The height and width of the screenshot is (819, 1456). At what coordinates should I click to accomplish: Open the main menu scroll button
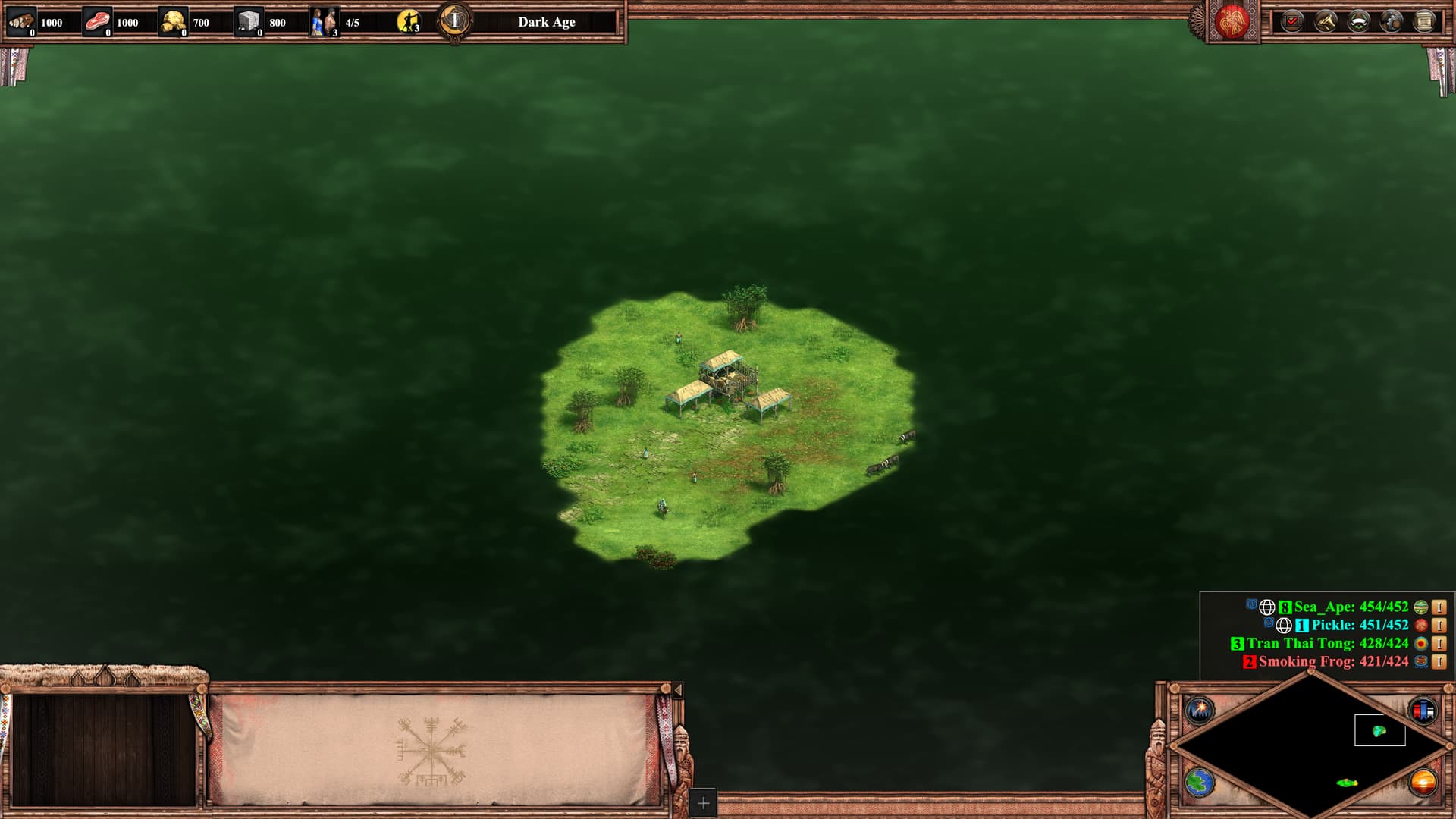1425,22
